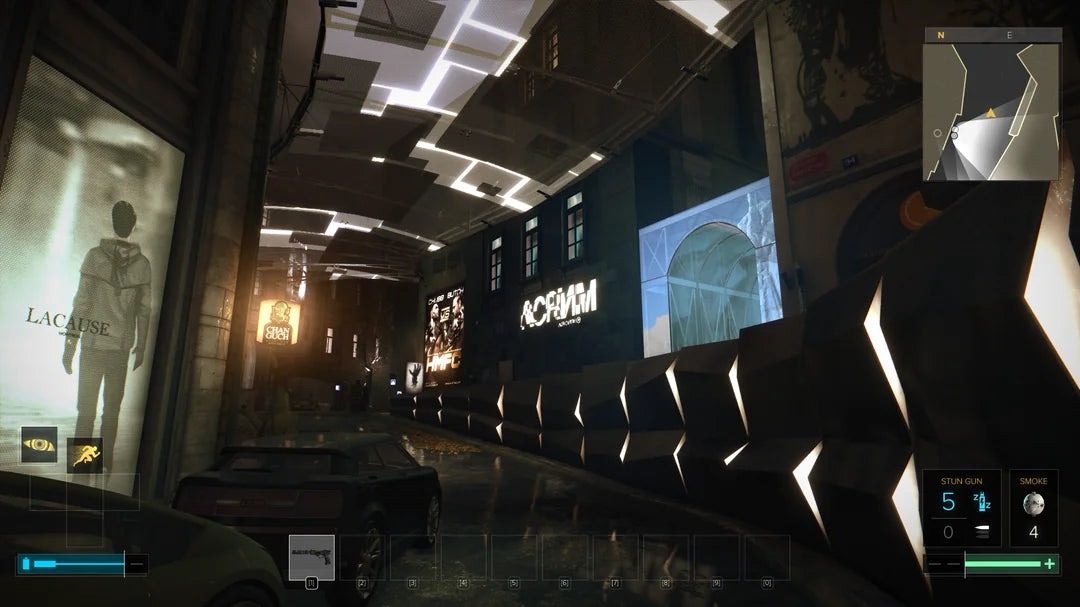
Task: Select the Stun Gun weapon panel
Action: tap(961, 509)
